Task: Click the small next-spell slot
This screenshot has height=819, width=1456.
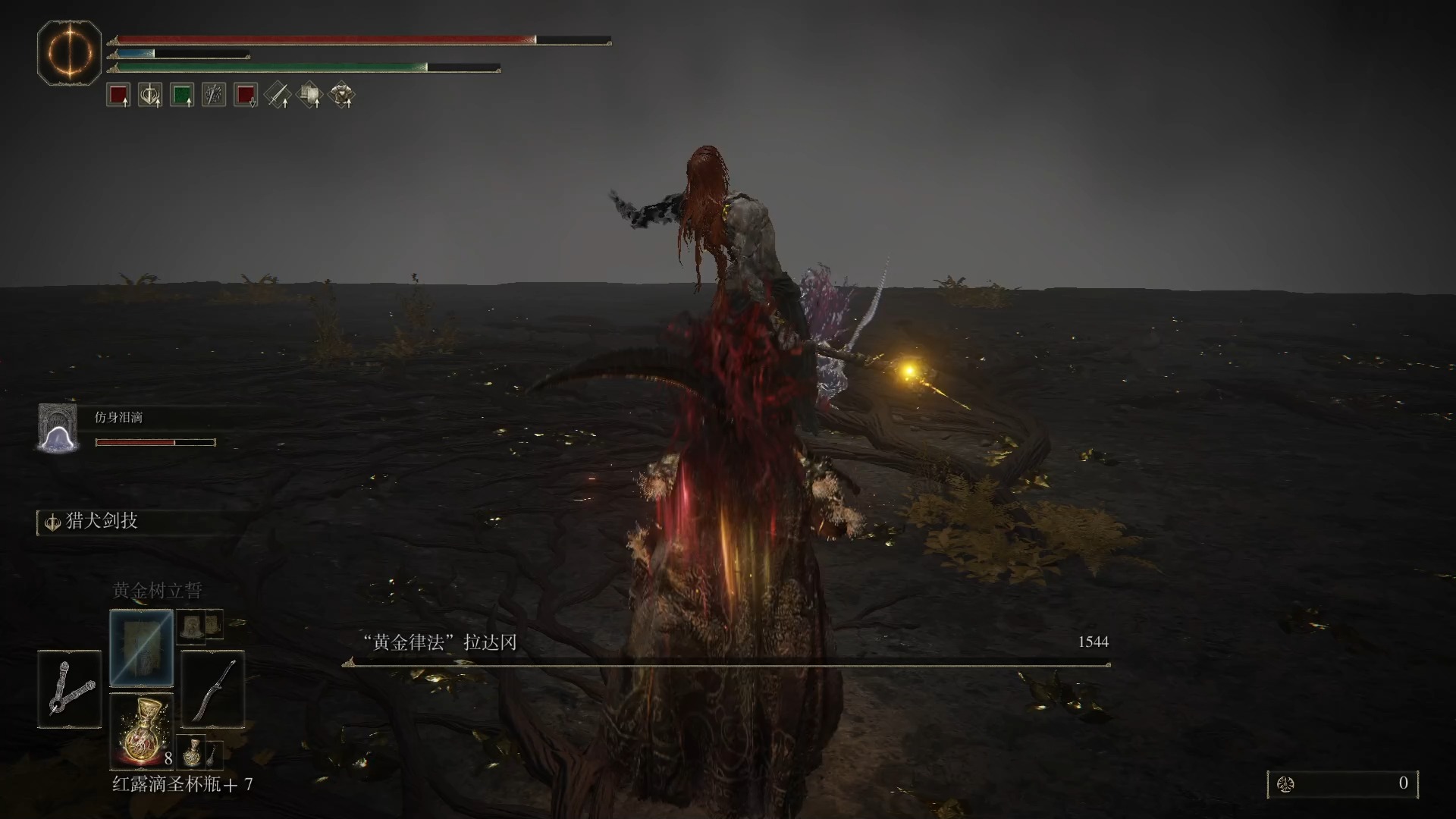Action: coord(193,626)
